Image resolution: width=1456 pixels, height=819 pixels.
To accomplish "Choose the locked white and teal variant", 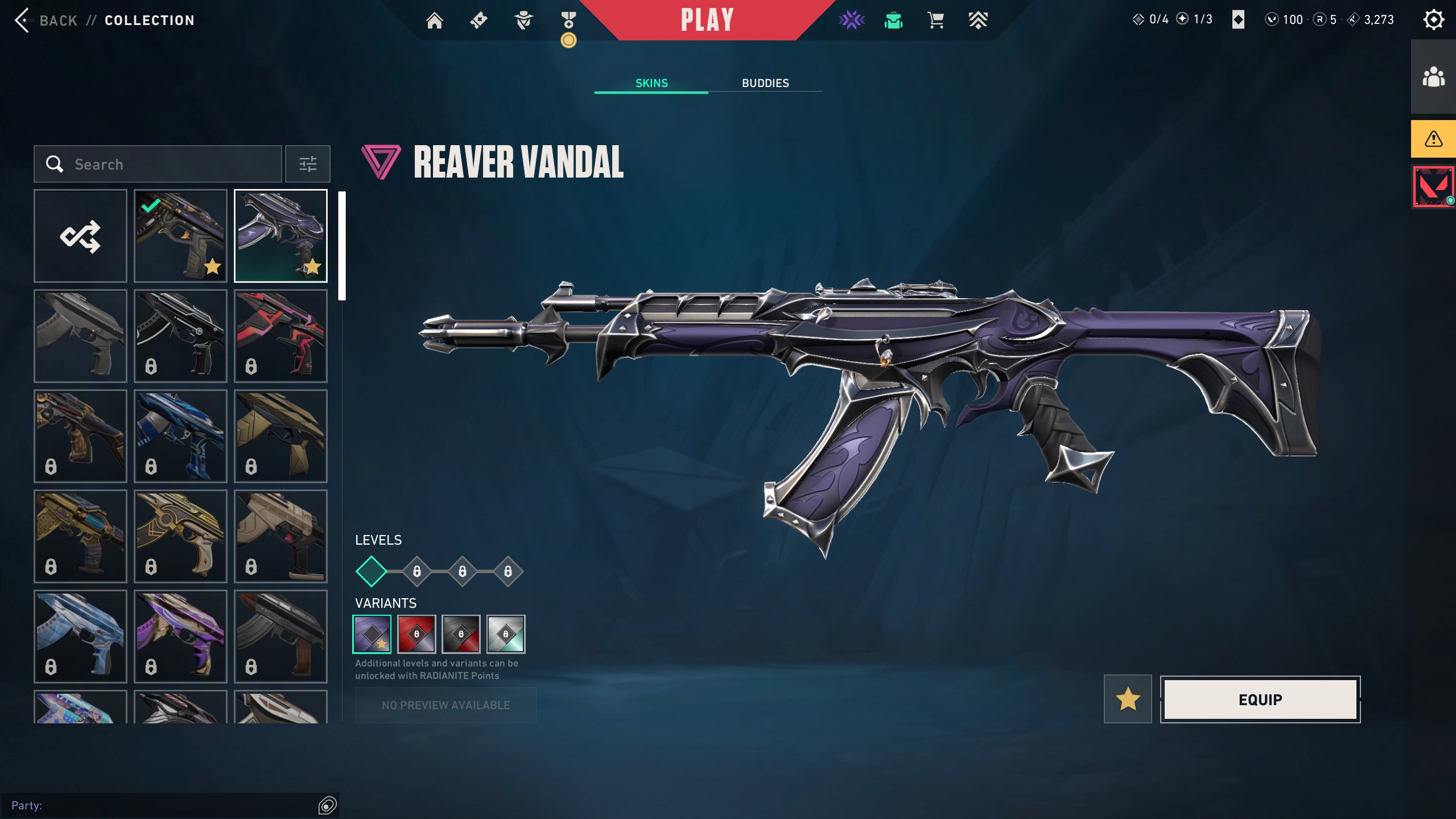I will coord(506,634).
